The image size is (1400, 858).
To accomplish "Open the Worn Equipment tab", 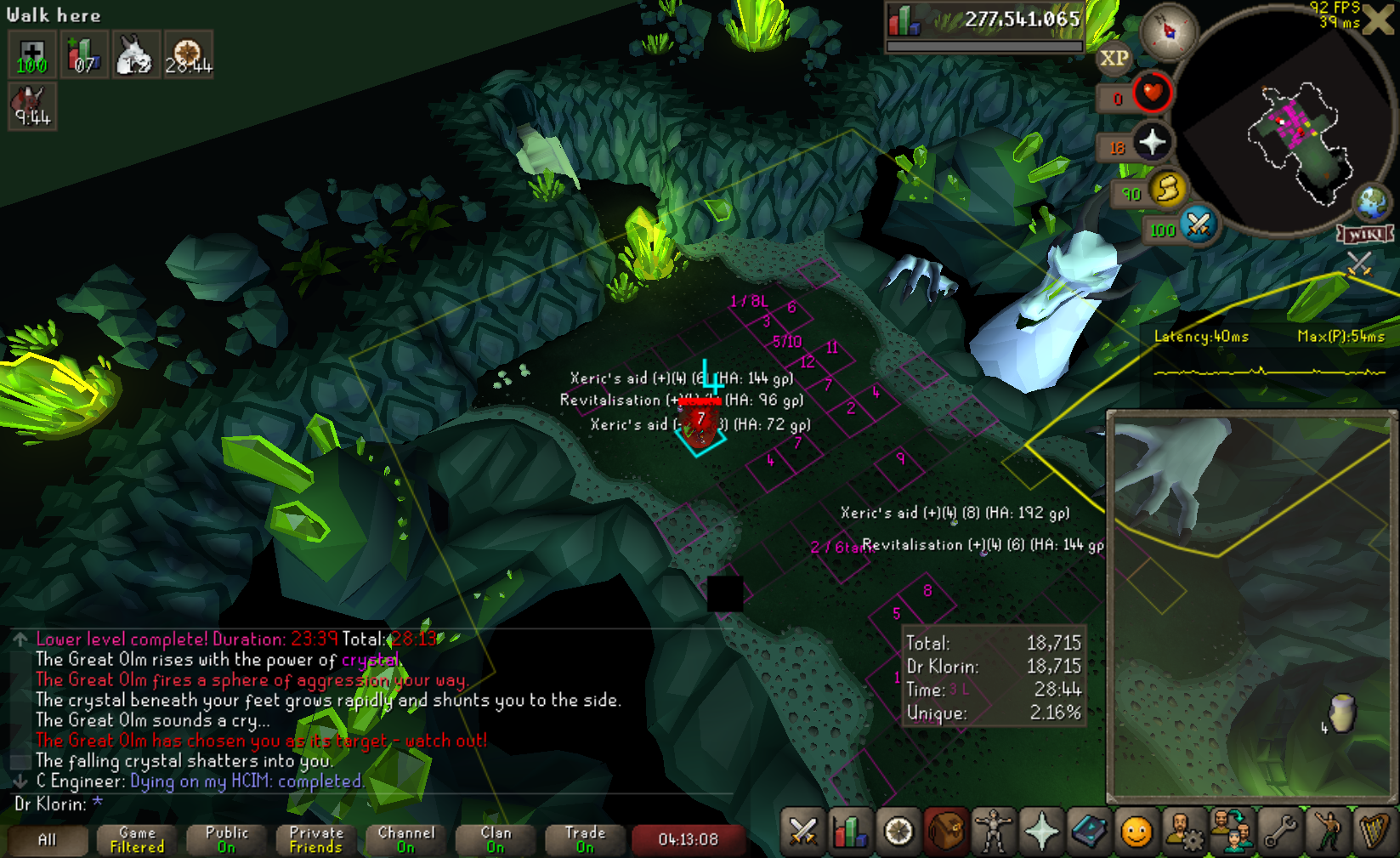I will (x=993, y=831).
